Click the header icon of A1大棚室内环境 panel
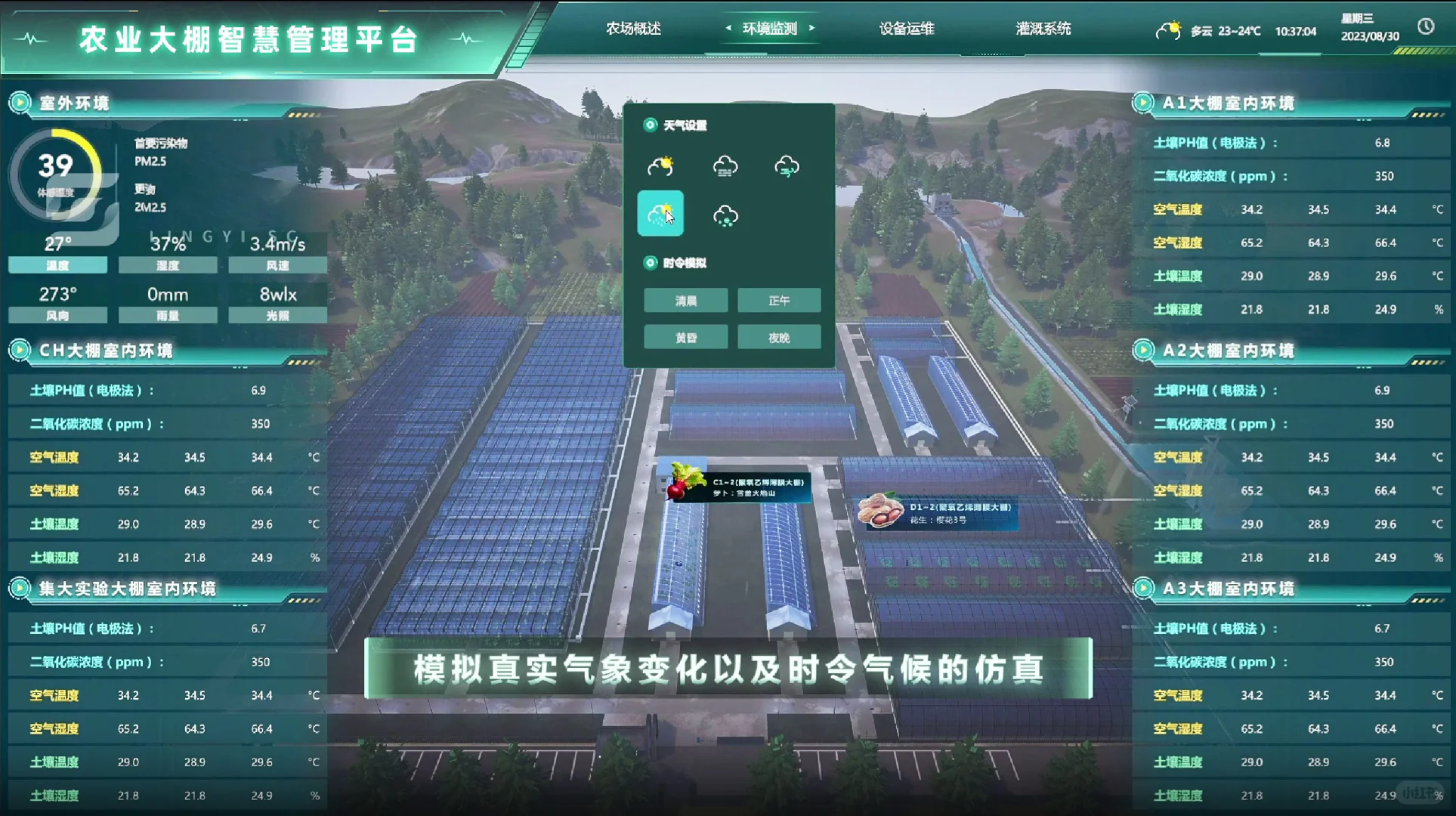The image size is (1456, 816). (1143, 104)
